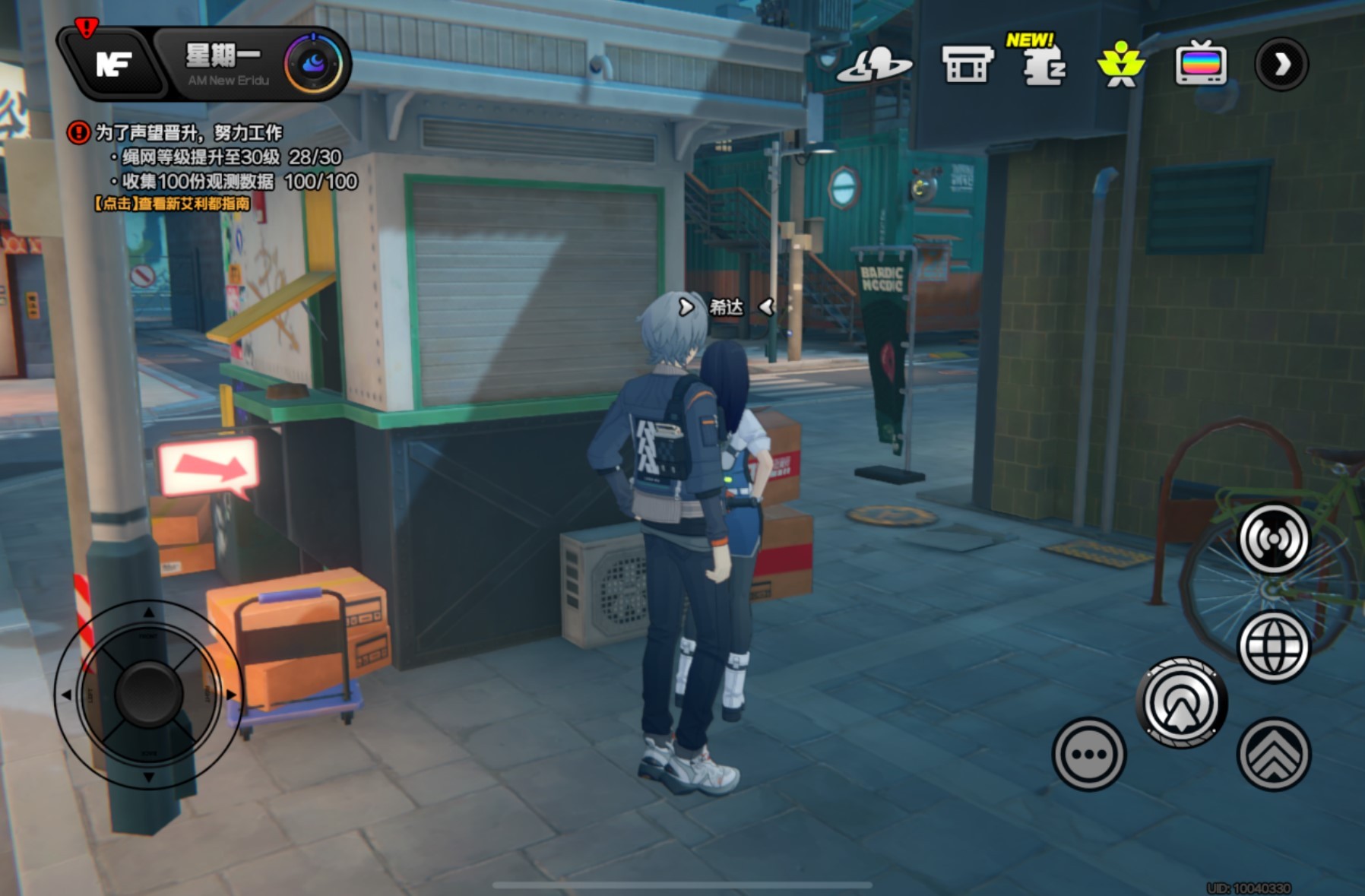
Task: Open the green figure events icon
Action: point(1120,65)
